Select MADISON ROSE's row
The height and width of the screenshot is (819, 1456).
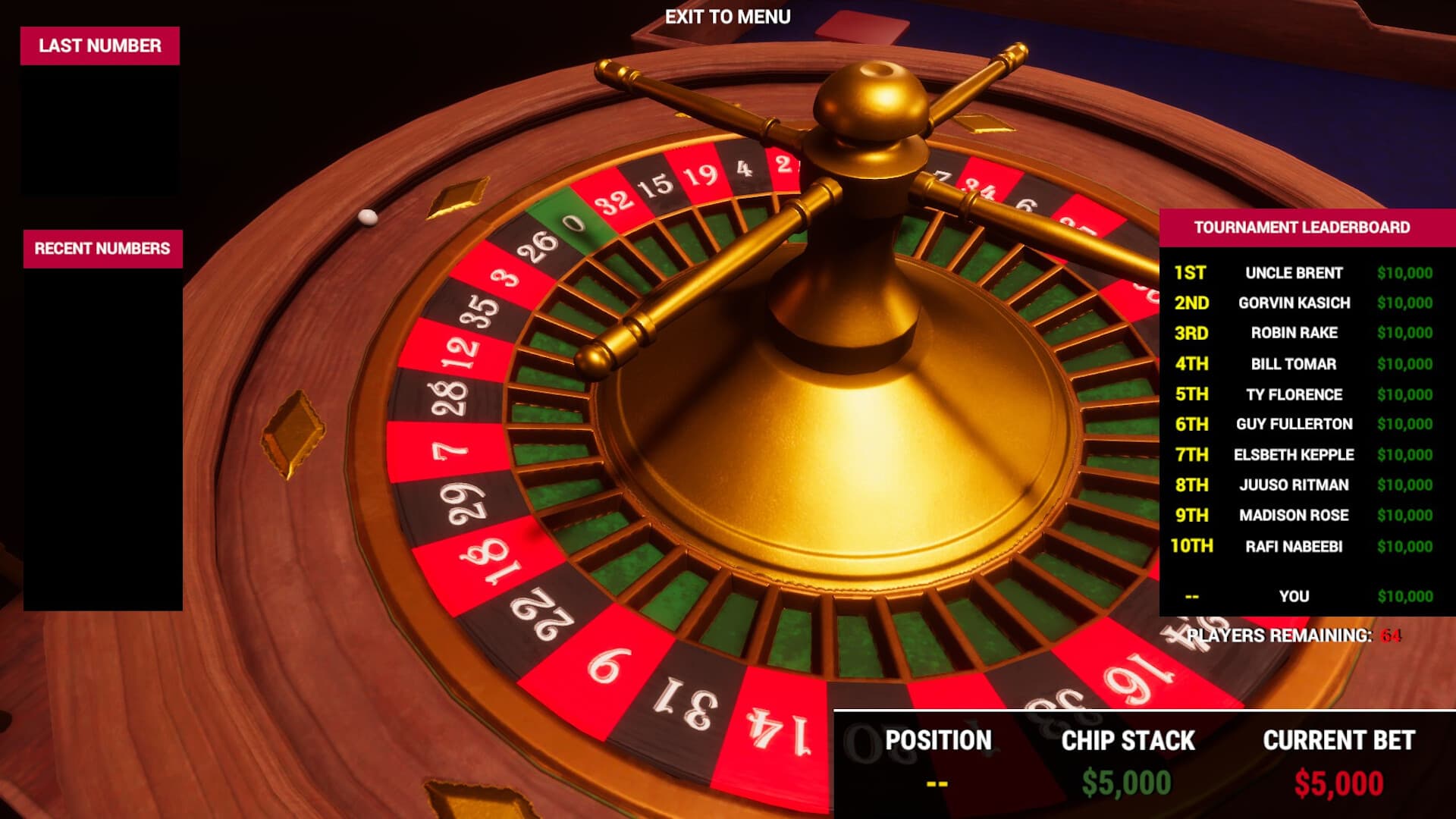pos(1293,515)
